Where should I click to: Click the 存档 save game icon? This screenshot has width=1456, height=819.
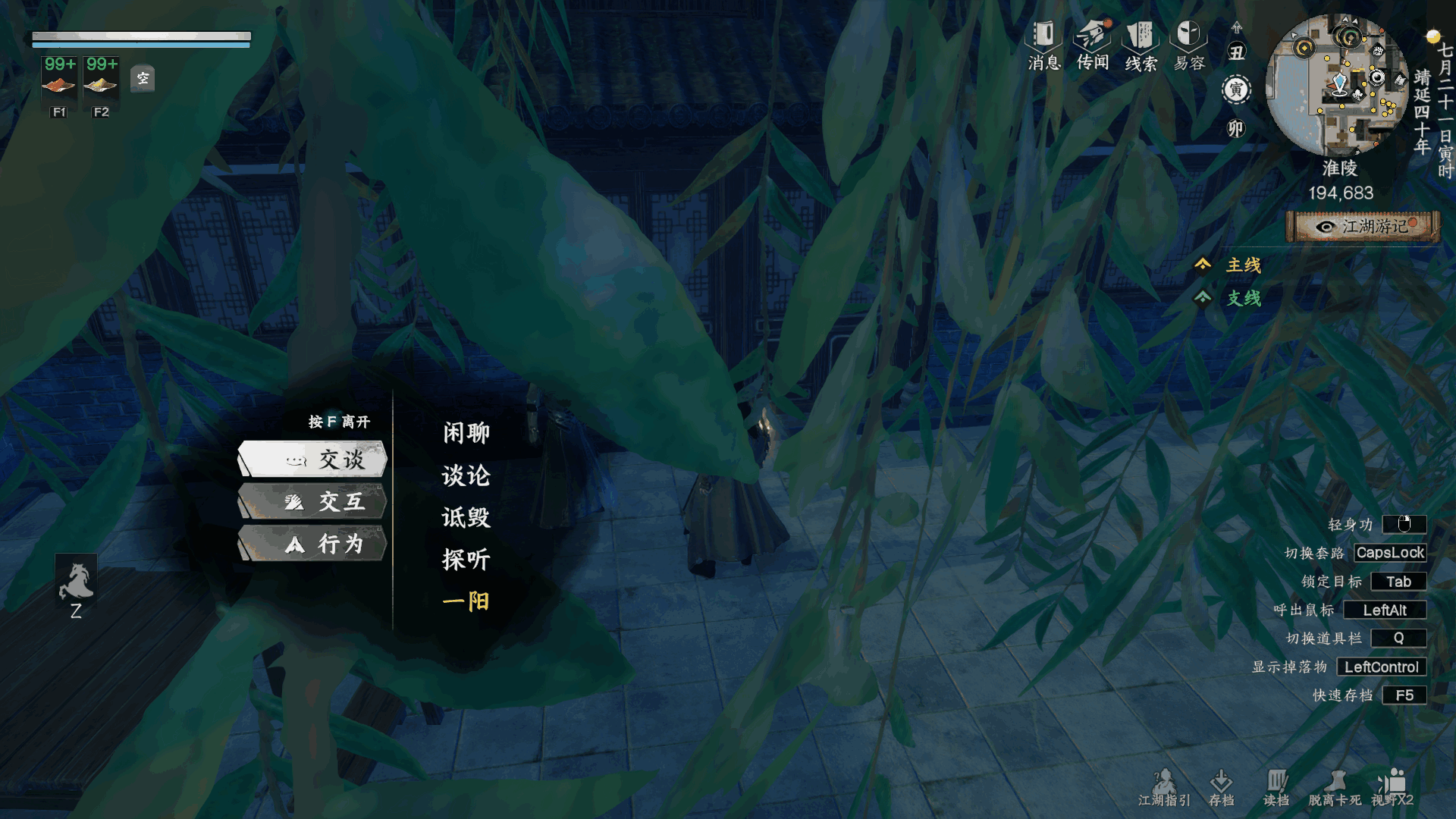(1221, 787)
